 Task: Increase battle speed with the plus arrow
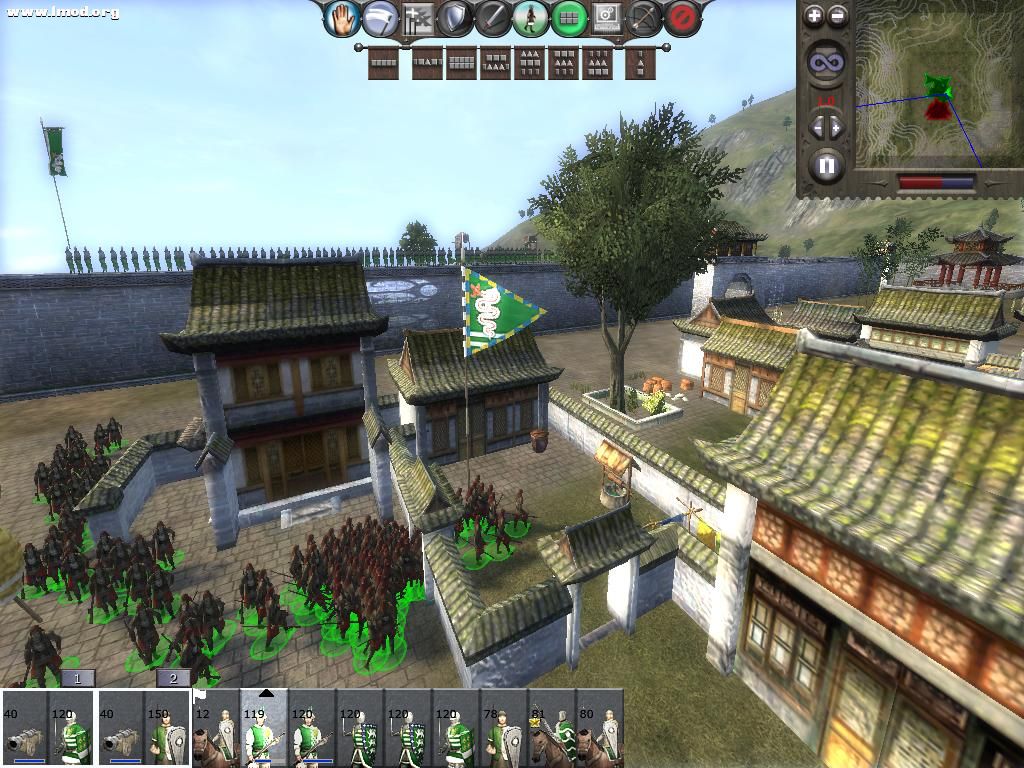click(837, 127)
